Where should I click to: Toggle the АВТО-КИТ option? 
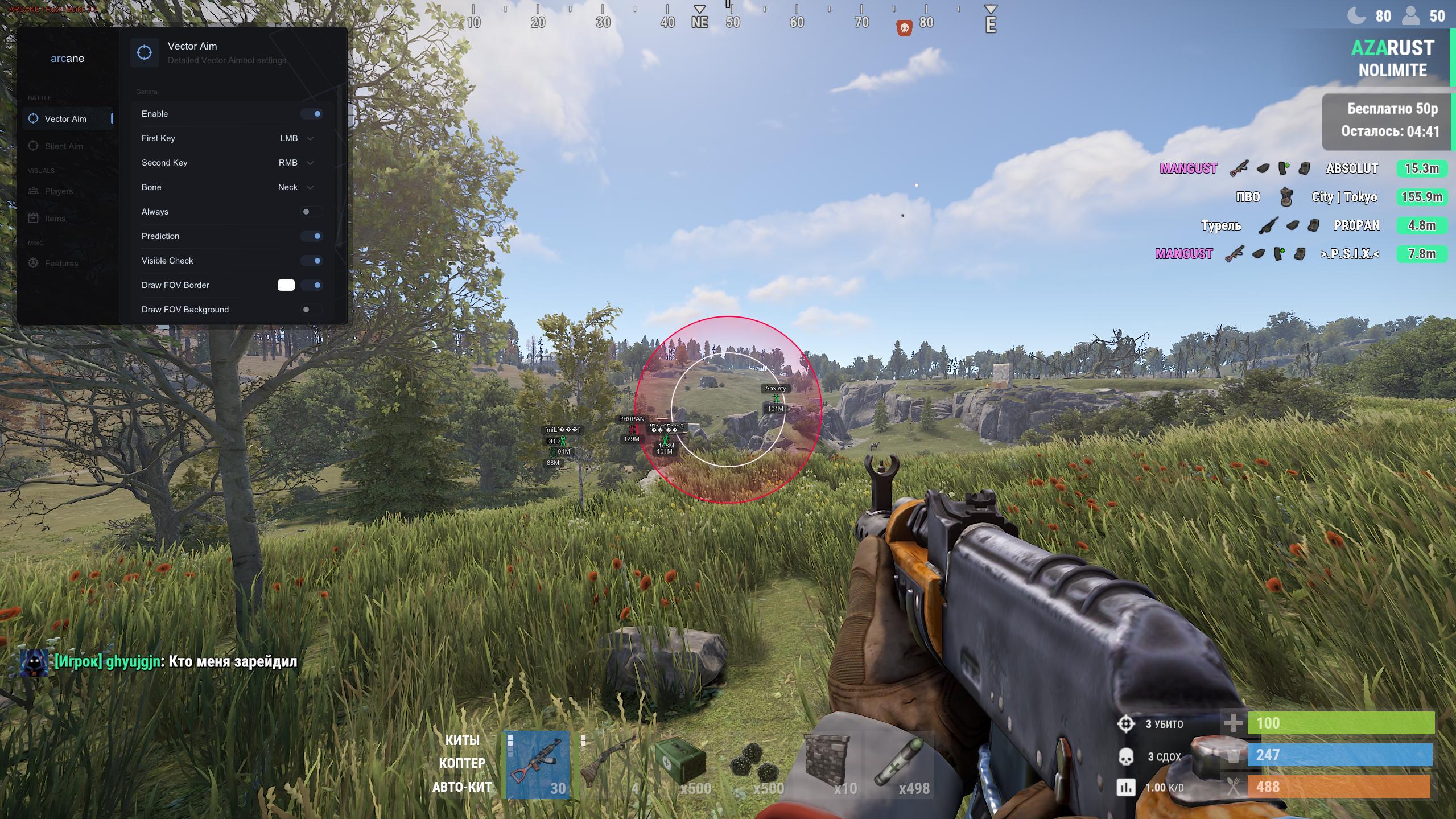click(462, 787)
